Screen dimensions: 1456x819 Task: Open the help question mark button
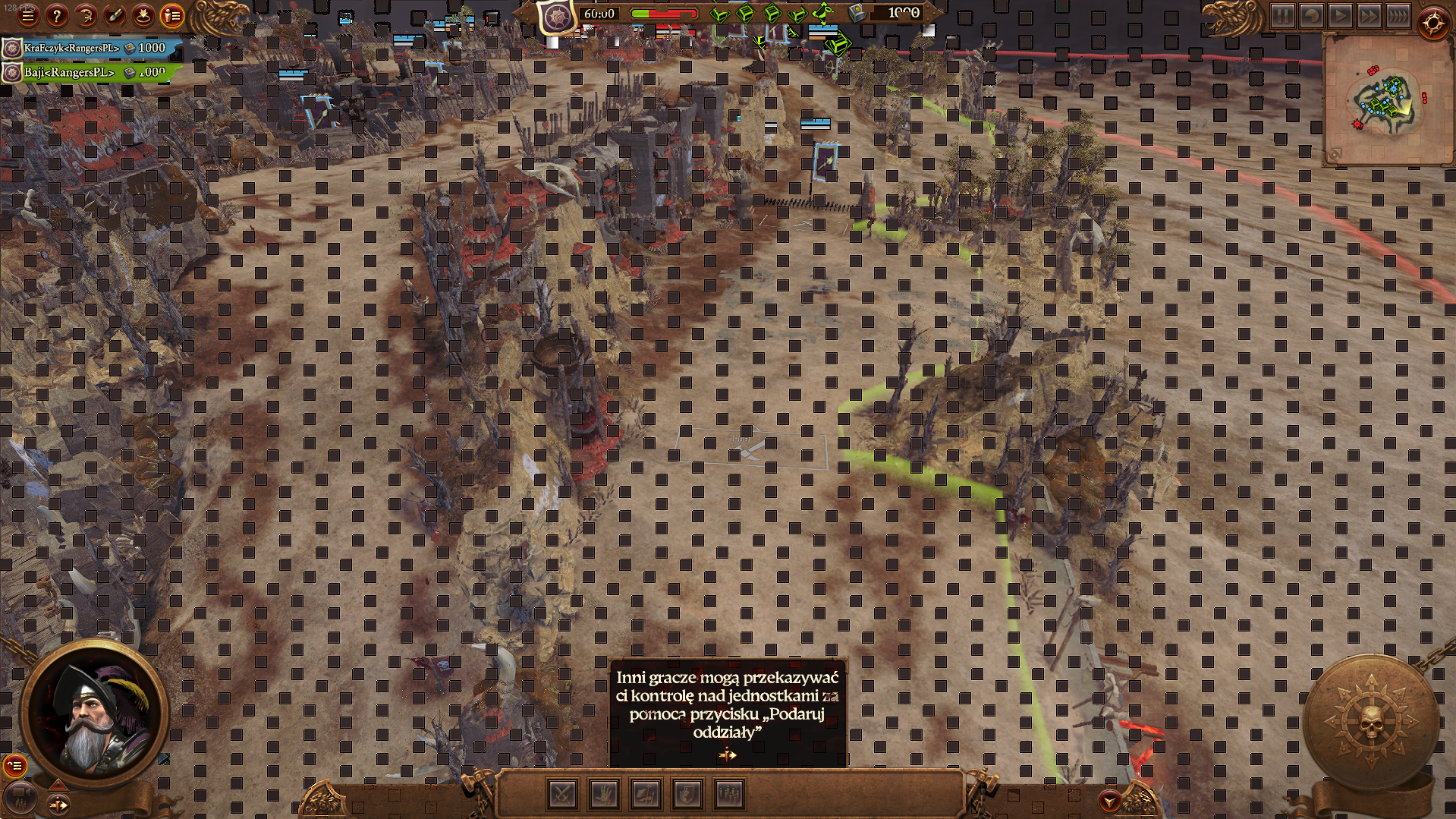(56, 15)
